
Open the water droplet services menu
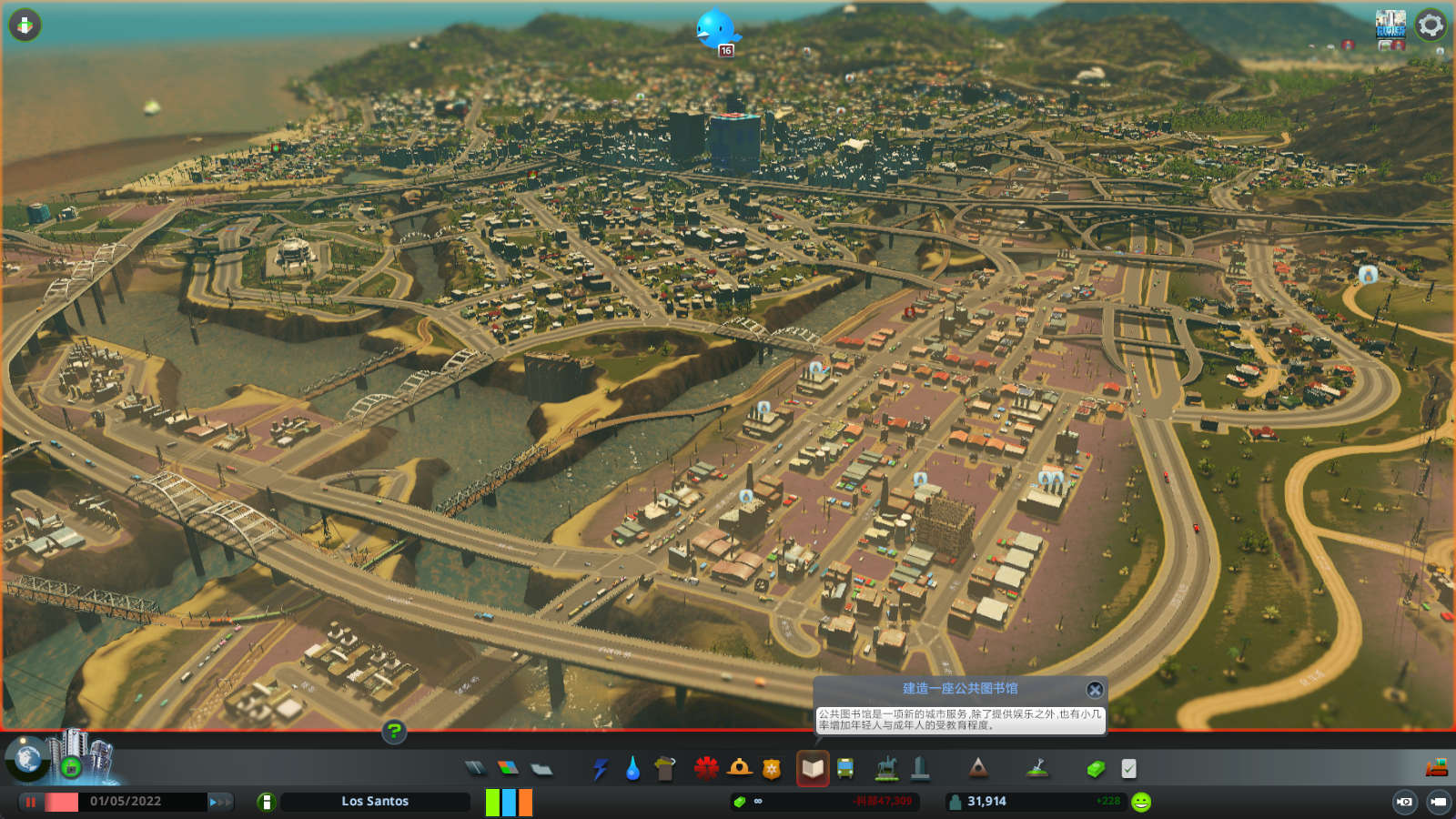coord(632,769)
